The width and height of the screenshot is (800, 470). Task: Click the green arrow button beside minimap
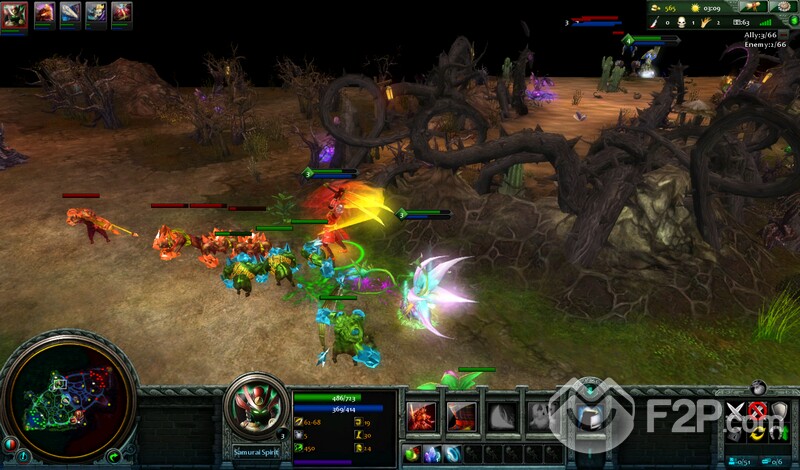(x=115, y=456)
